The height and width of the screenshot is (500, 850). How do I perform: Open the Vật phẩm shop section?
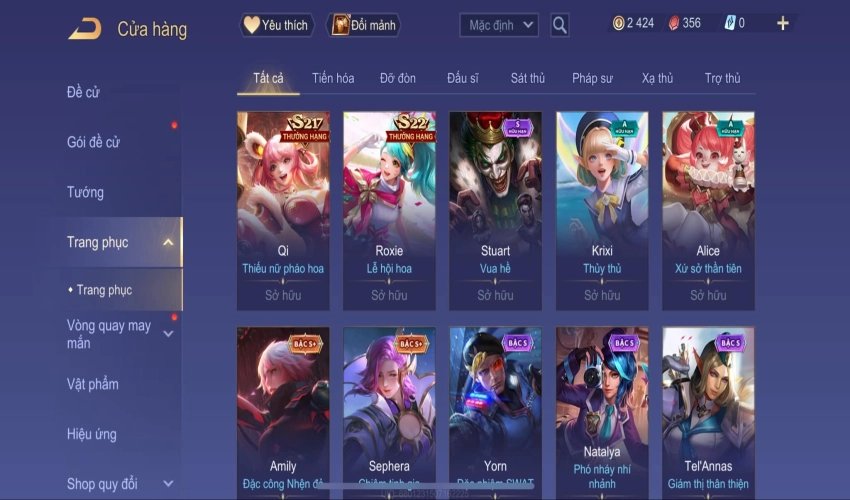(x=93, y=384)
